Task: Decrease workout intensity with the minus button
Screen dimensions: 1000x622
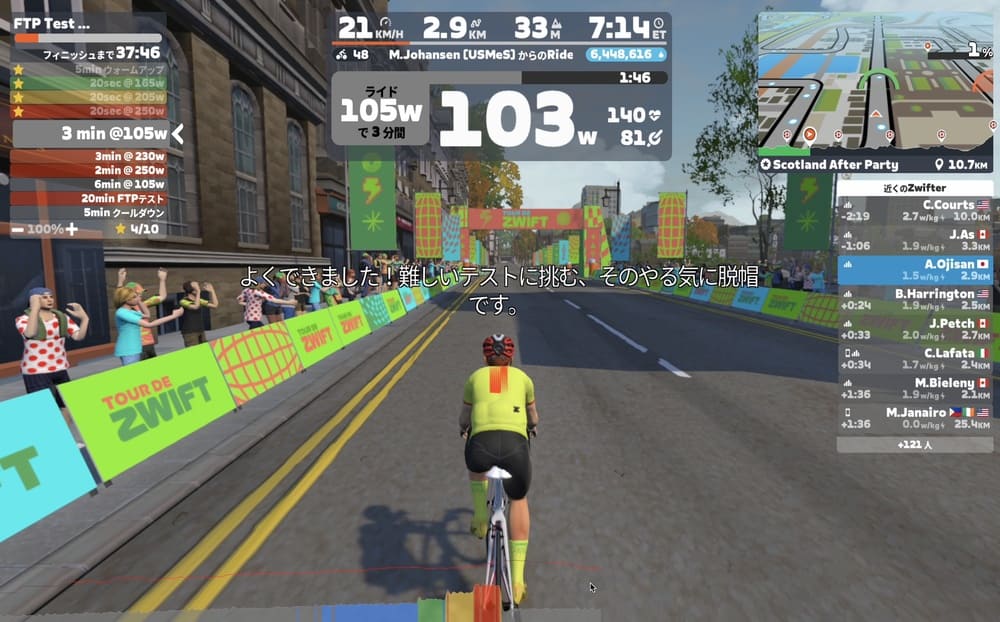Action: point(18,229)
